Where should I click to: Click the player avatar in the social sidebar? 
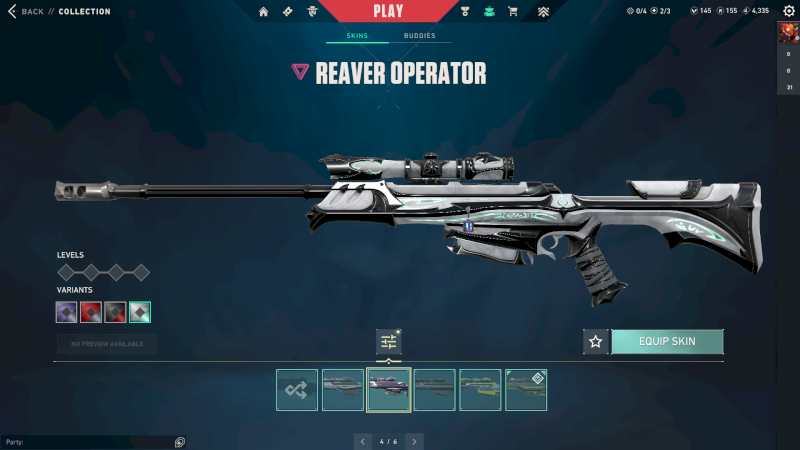pyautogui.click(x=789, y=33)
